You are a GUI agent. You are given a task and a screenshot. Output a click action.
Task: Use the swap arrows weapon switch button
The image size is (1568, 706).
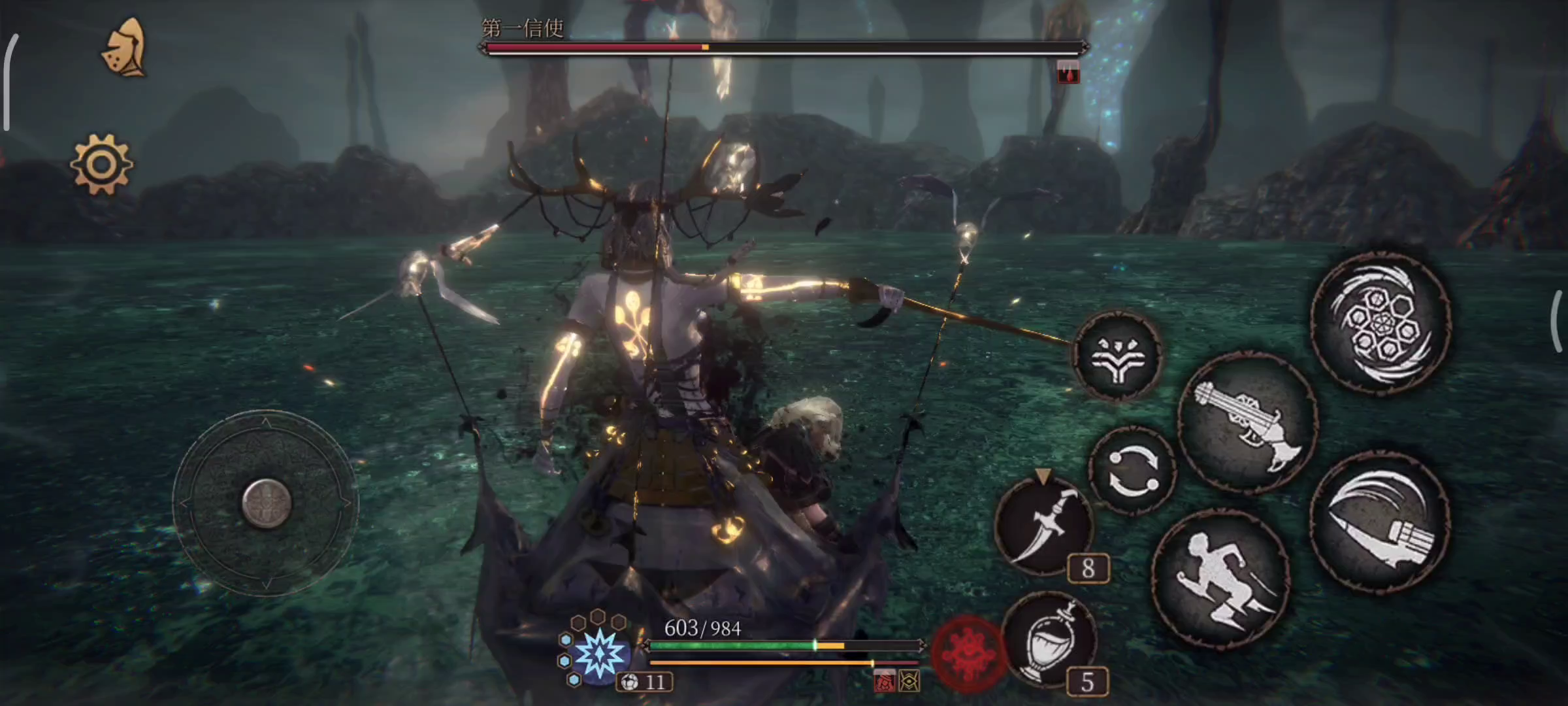coord(1132,470)
